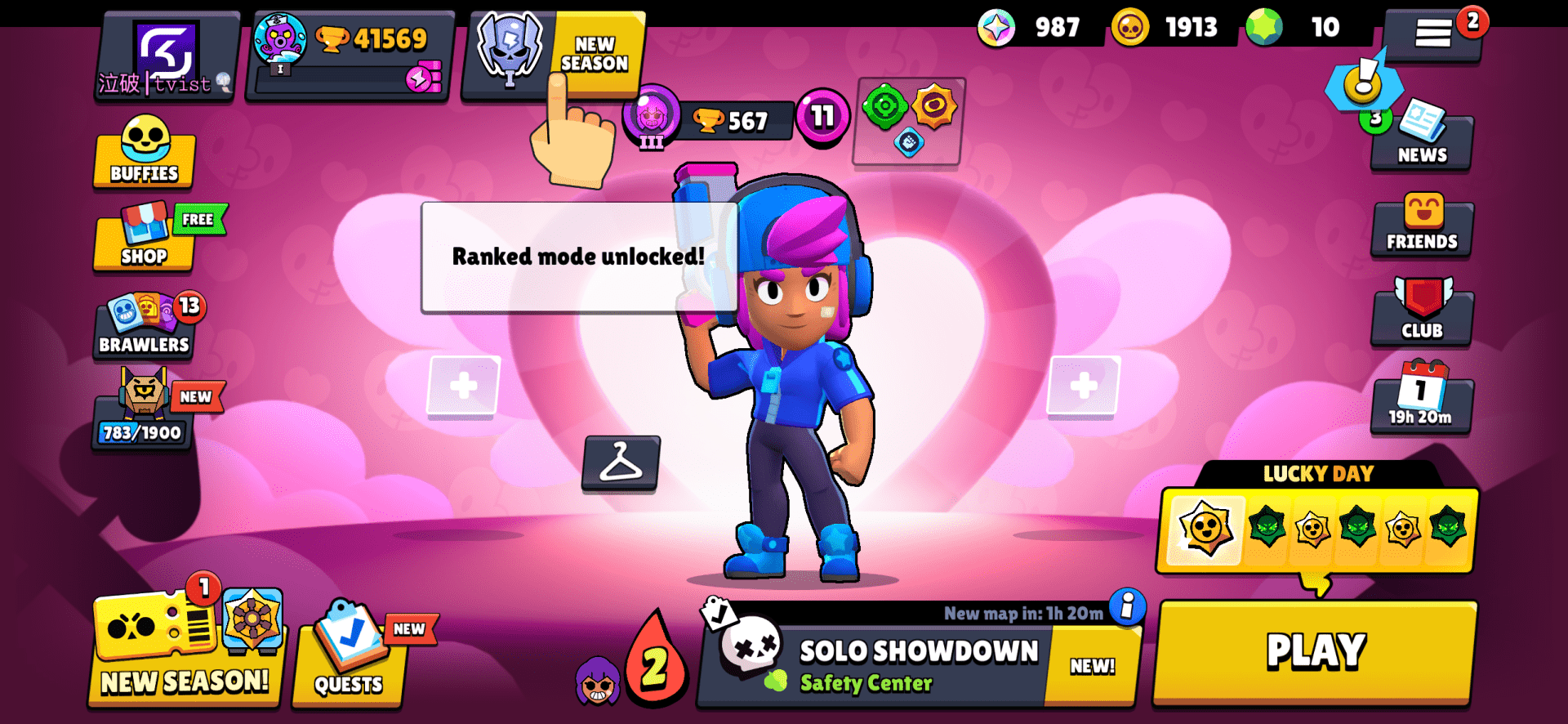
Task: Open the daily calendar timer showing 19h 20m
Action: [1421, 402]
